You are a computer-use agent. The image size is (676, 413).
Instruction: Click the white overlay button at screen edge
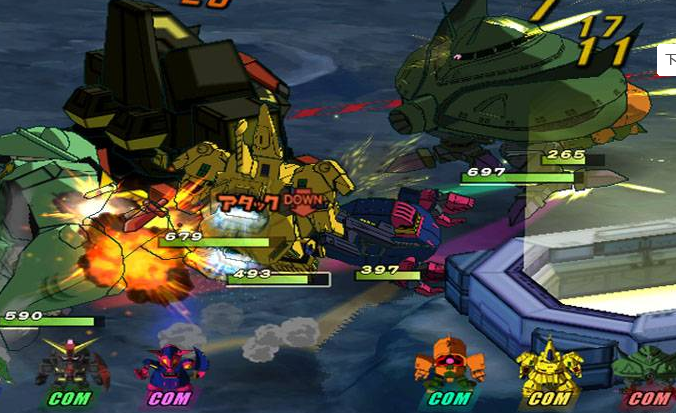pyautogui.click(x=668, y=61)
